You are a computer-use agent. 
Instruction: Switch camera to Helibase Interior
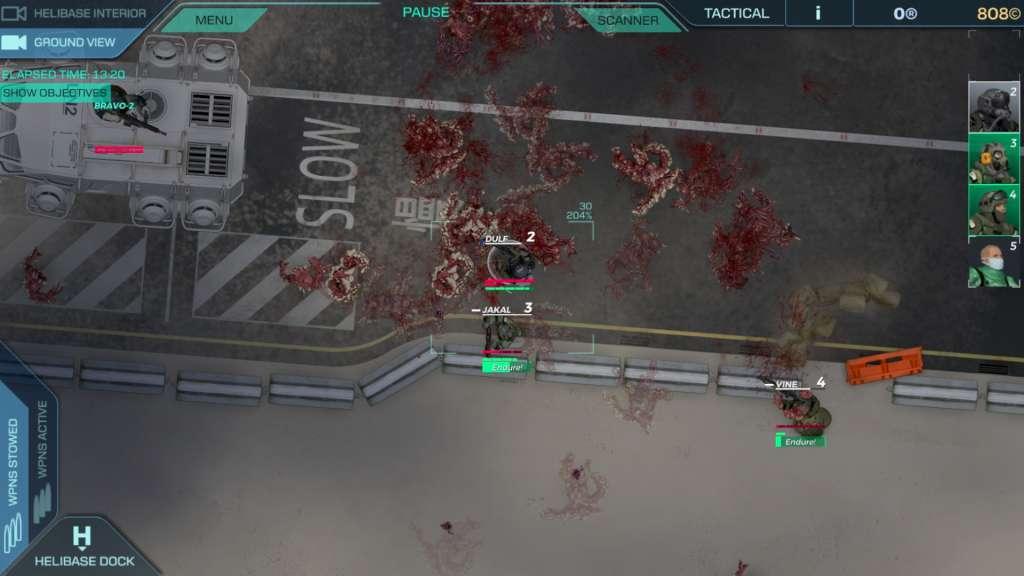click(x=75, y=14)
